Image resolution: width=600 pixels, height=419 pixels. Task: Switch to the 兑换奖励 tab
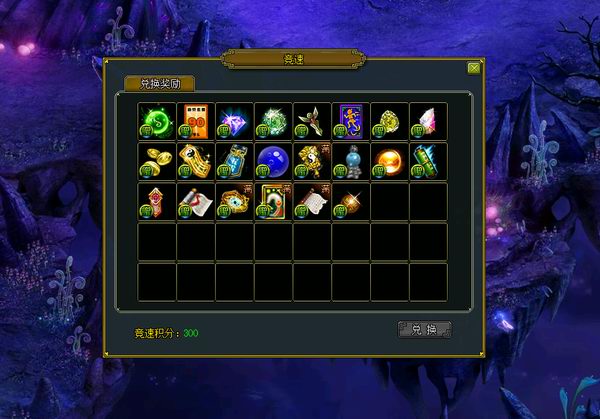159,84
